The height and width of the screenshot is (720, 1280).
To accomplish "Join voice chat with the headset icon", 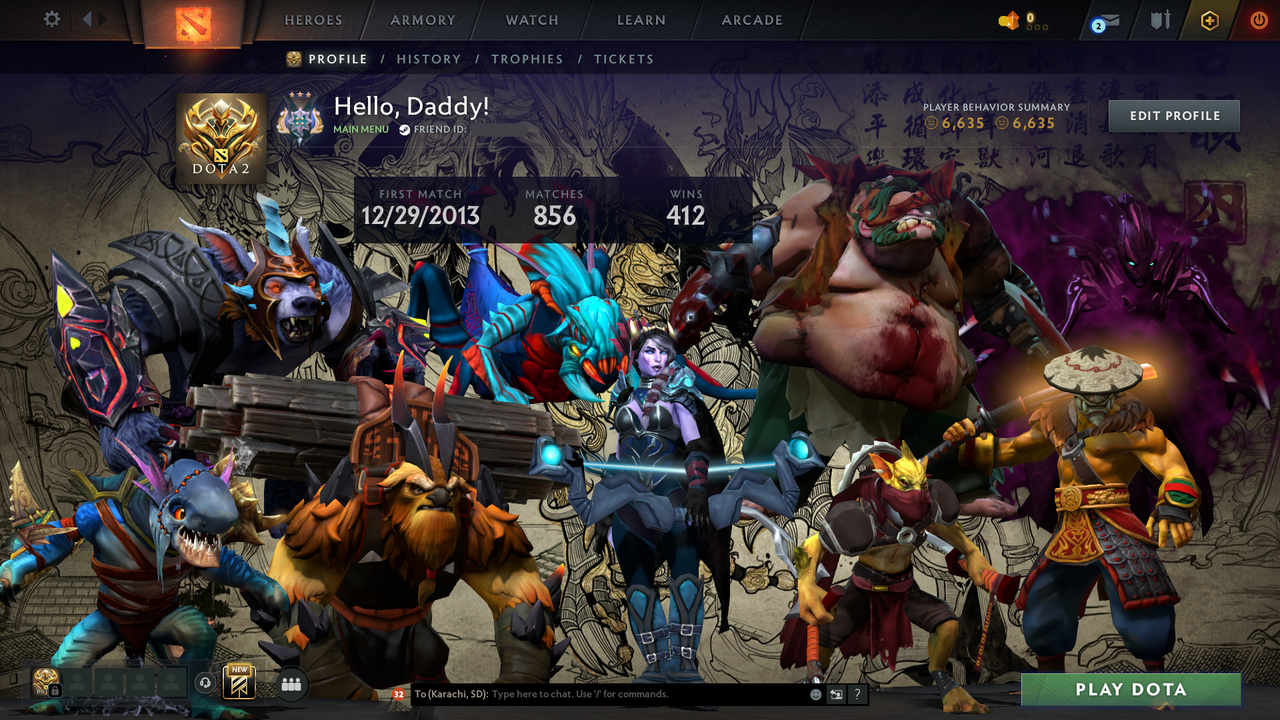I will tap(205, 683).
